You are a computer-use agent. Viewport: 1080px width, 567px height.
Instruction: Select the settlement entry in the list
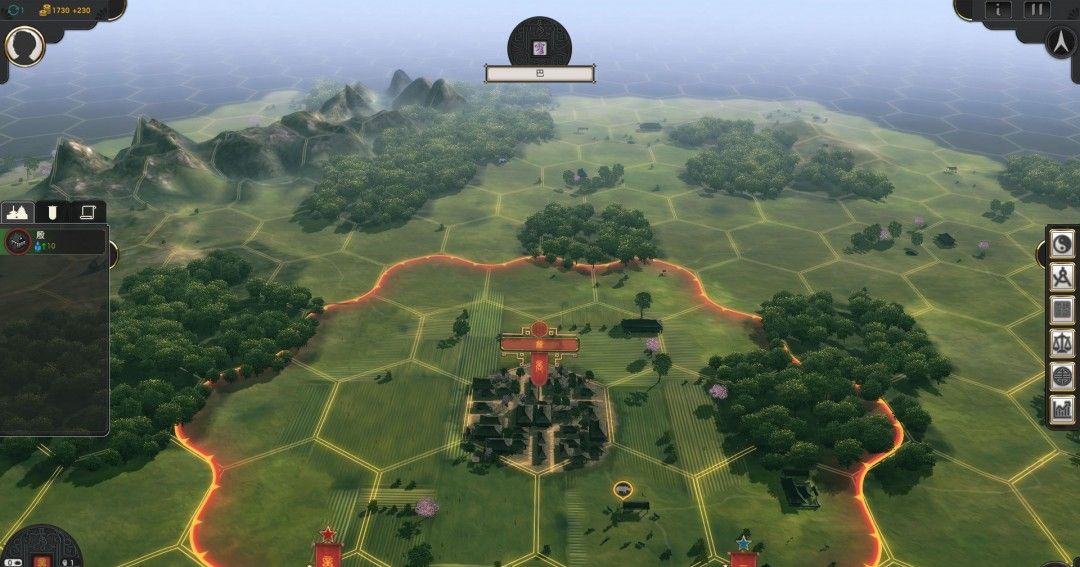point(55,241)
